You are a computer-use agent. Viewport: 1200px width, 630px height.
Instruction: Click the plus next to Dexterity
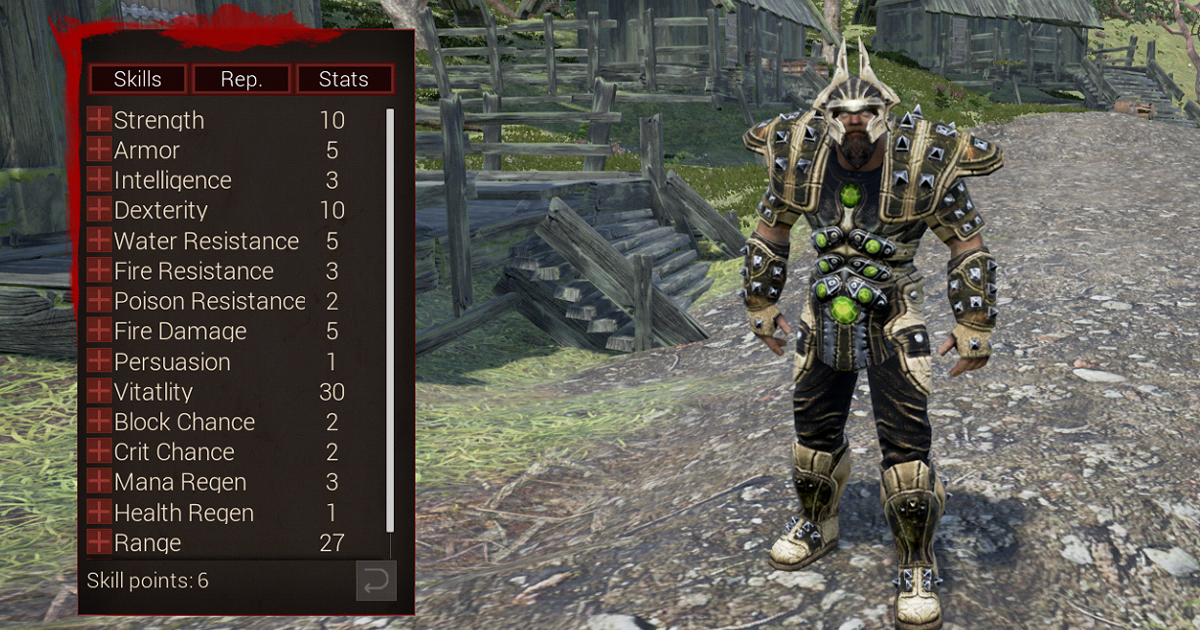pos(99,210)
